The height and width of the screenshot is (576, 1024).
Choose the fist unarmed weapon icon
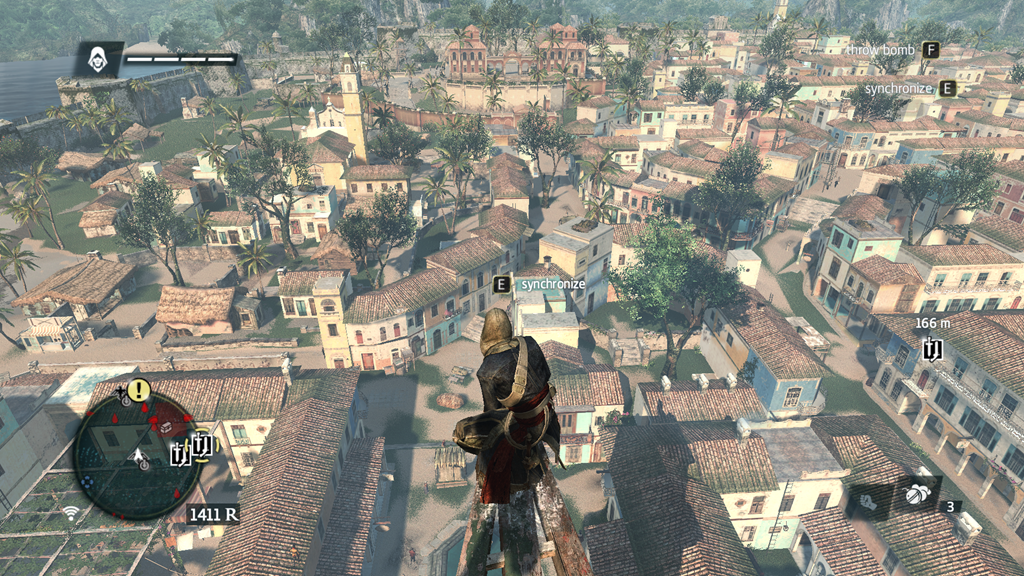pos(868,502)
